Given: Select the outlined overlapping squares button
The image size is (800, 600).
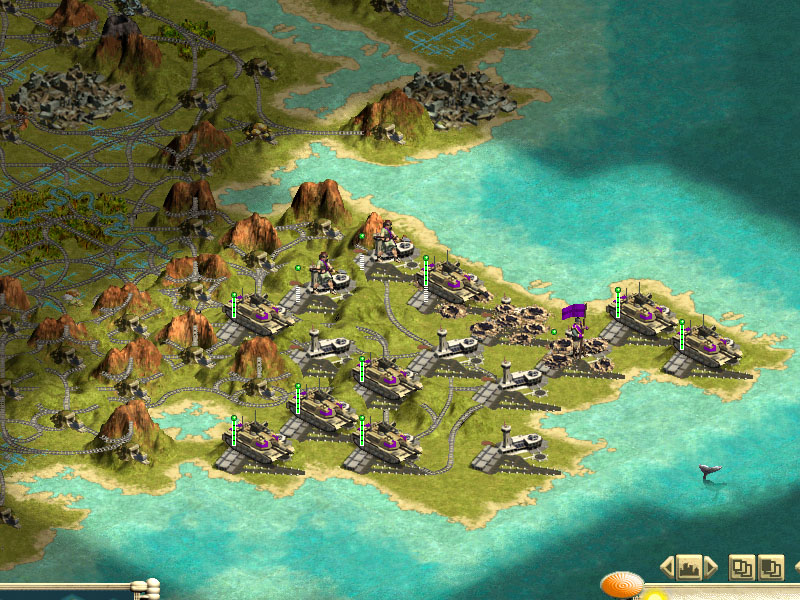Looking at the screenshot, I should tap(741, 567).
